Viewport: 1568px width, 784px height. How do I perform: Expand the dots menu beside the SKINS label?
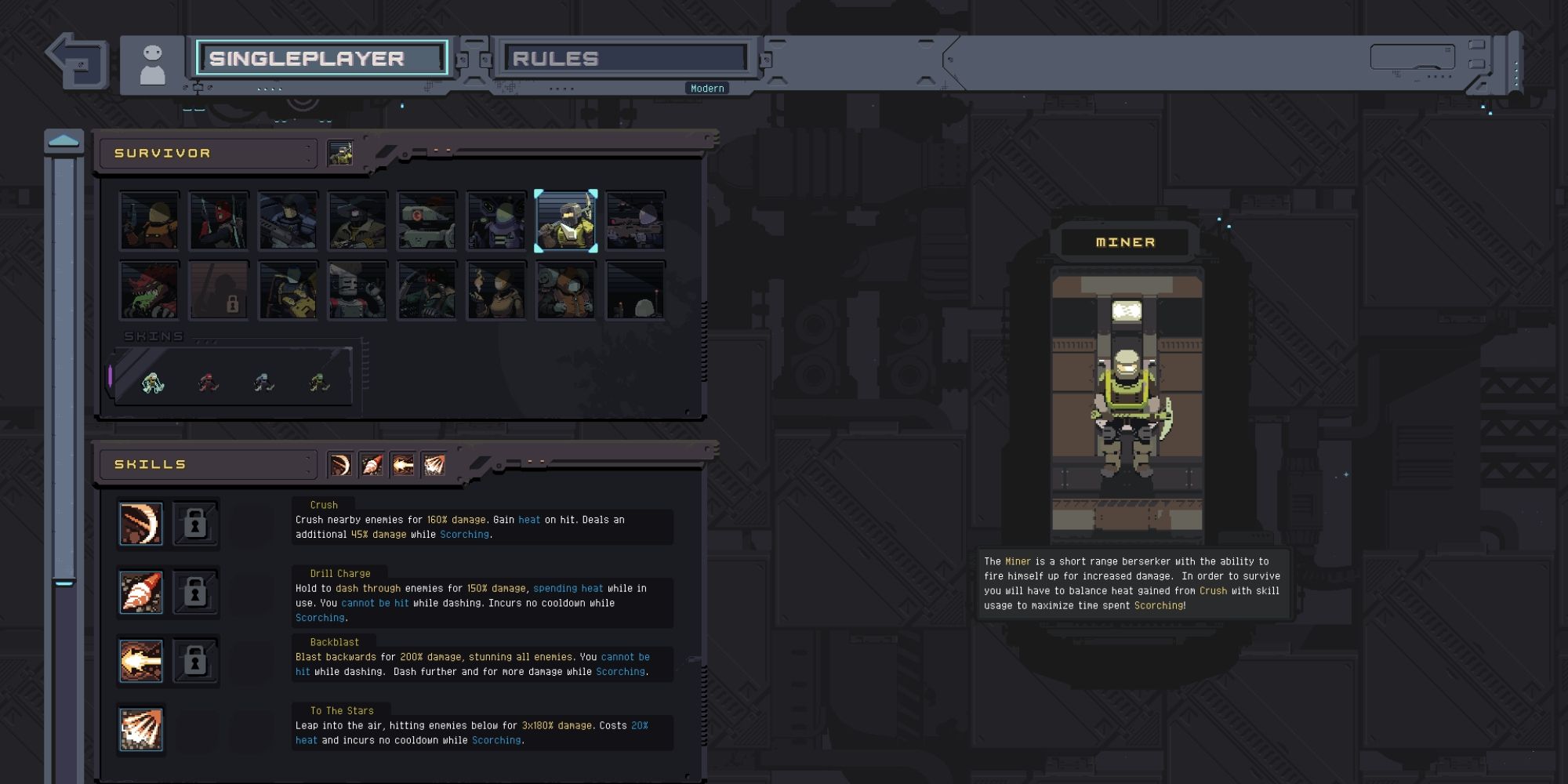[206, 341]
